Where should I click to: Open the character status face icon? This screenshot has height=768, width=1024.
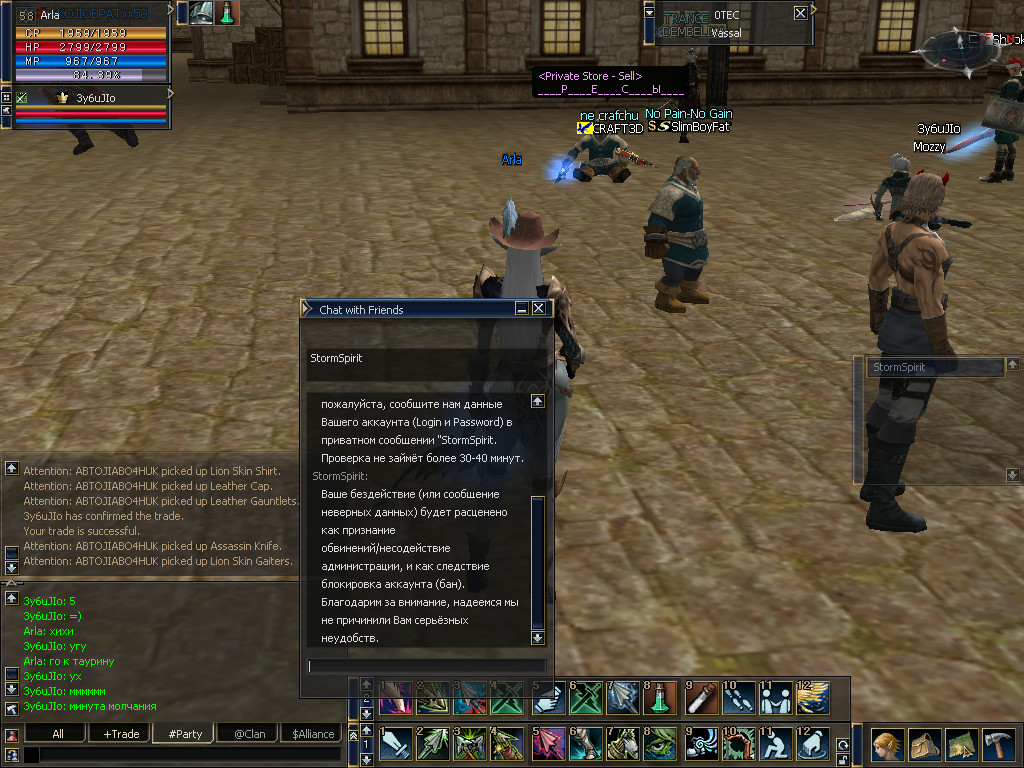coord(887,746)
